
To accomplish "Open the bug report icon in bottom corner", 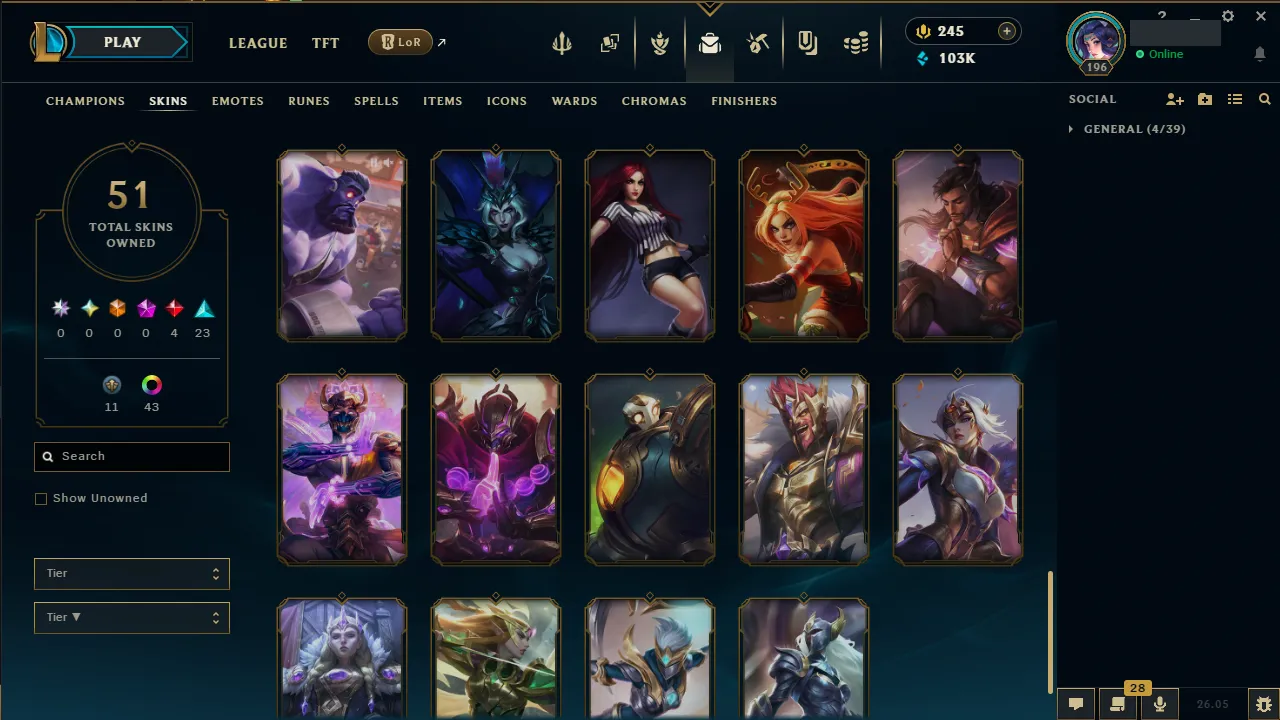I will (1263, 704).
